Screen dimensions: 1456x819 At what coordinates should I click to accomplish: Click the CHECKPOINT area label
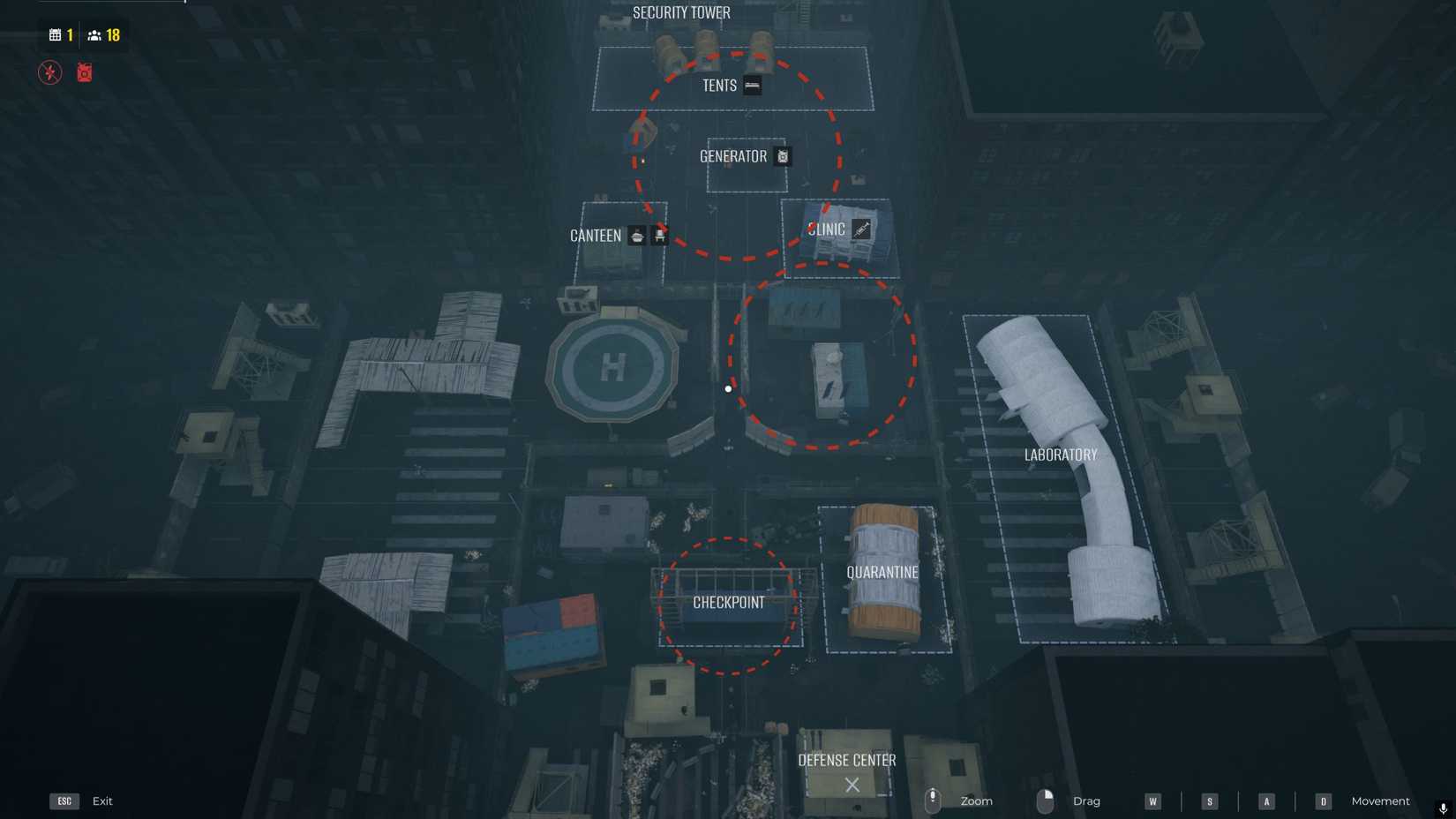730,603
